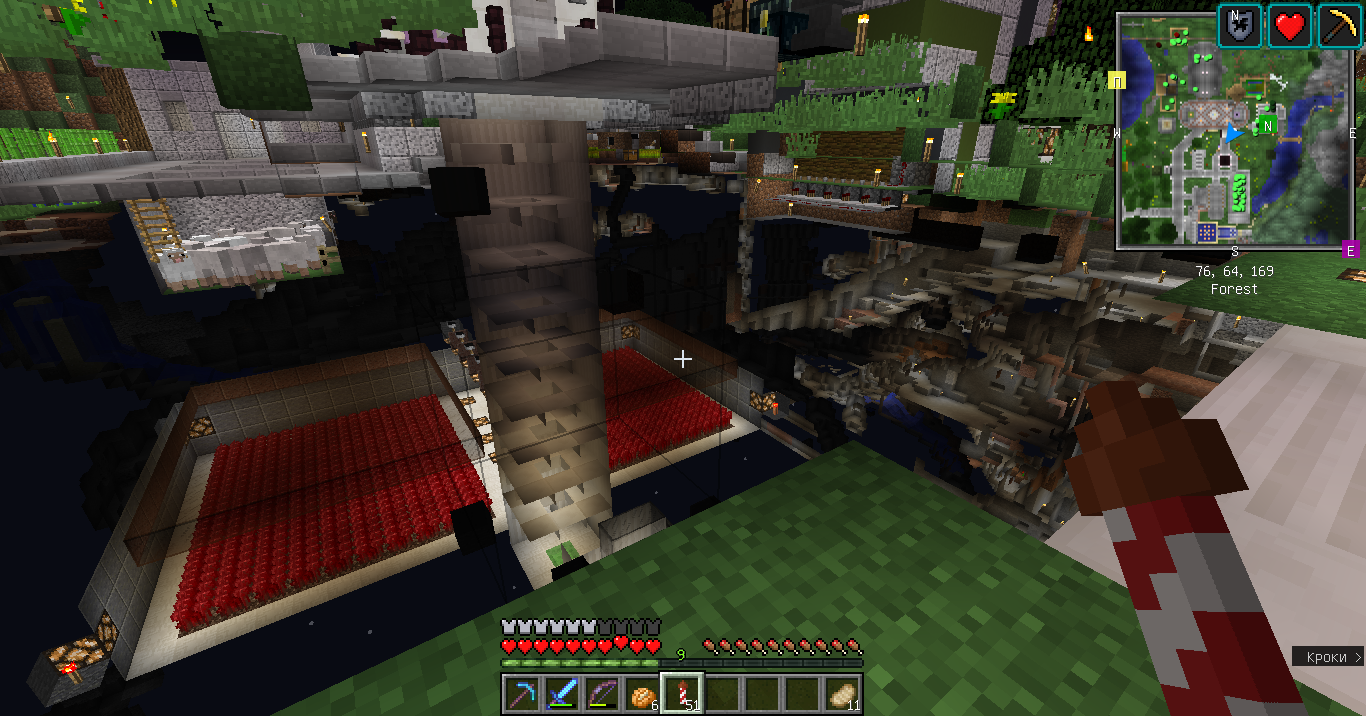1366x716 pixels.
Task: Select the diamond pickaxe hotbar slot
Action: (x=522, y=692)
